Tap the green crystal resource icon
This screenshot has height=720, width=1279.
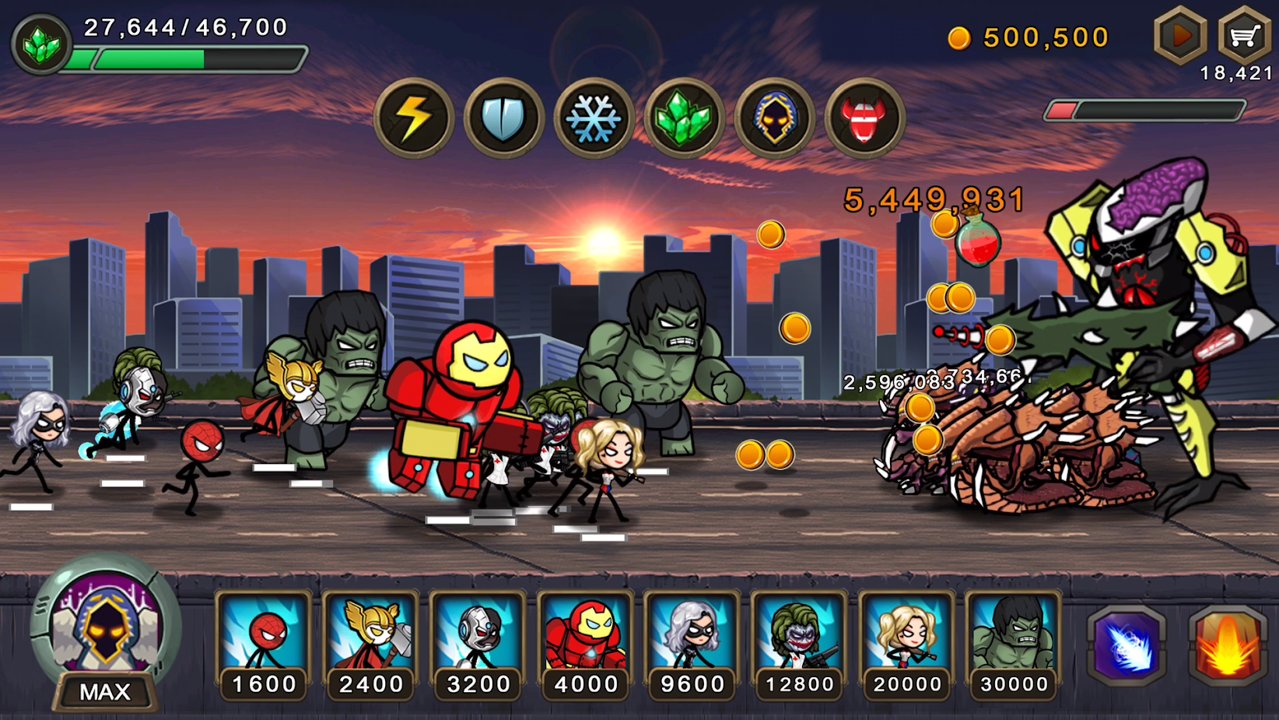click(40, 45)
